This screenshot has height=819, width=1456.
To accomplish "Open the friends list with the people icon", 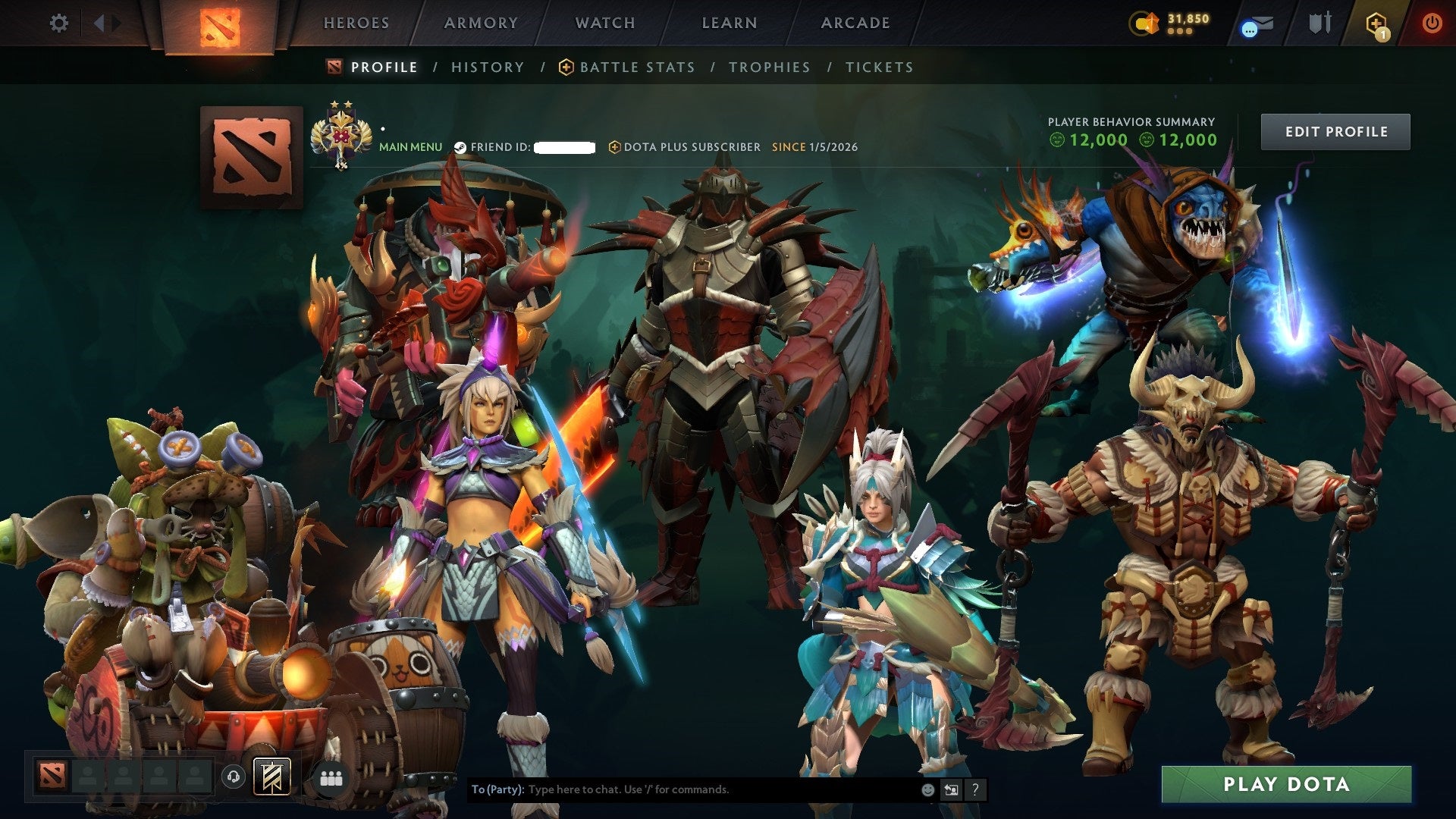I will click(331, 778).
